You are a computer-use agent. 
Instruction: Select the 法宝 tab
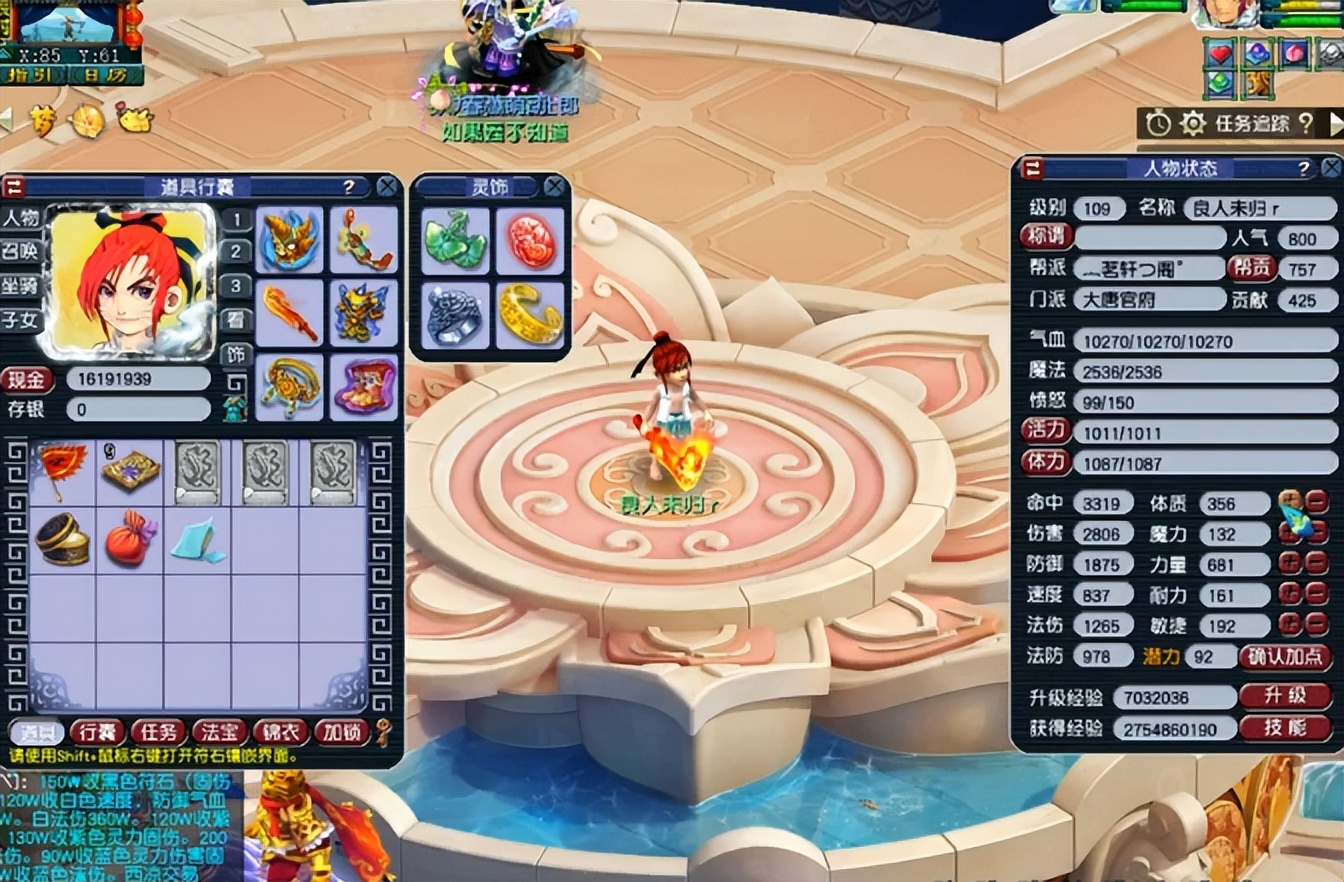[x=219, y=732]
